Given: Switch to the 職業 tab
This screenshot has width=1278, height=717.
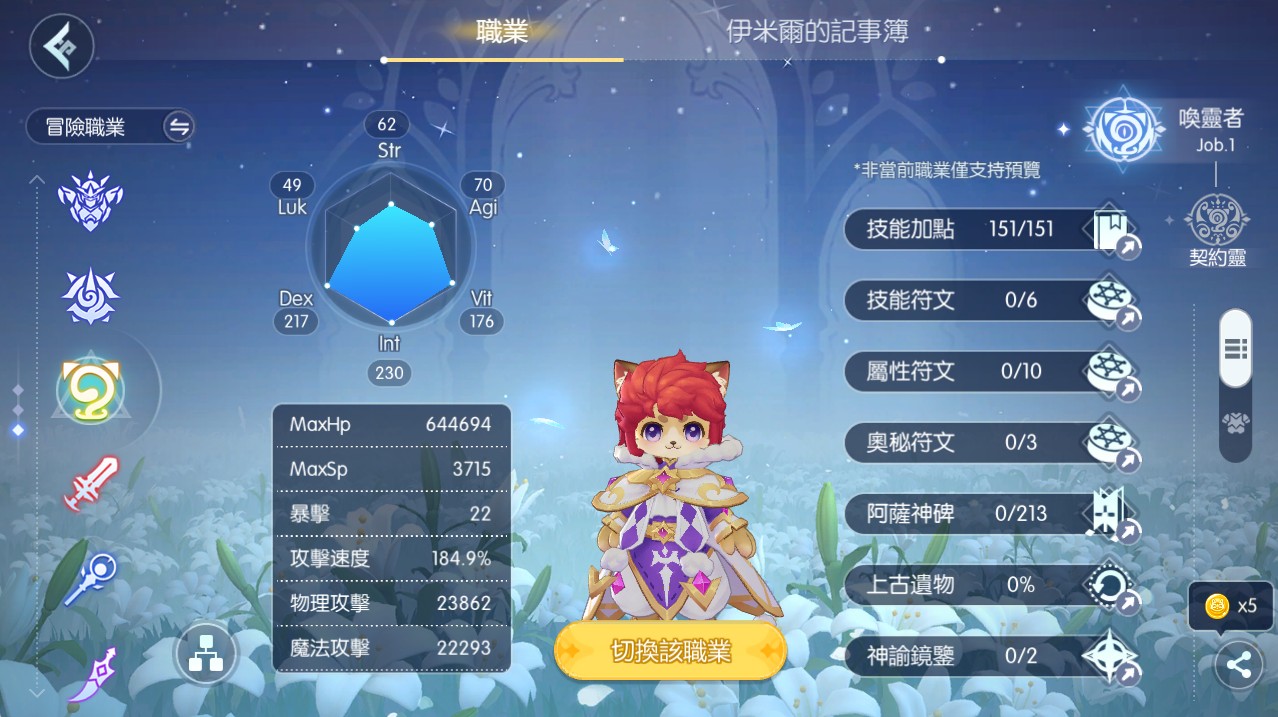Looking at the screenshot, I should [502, 31].
